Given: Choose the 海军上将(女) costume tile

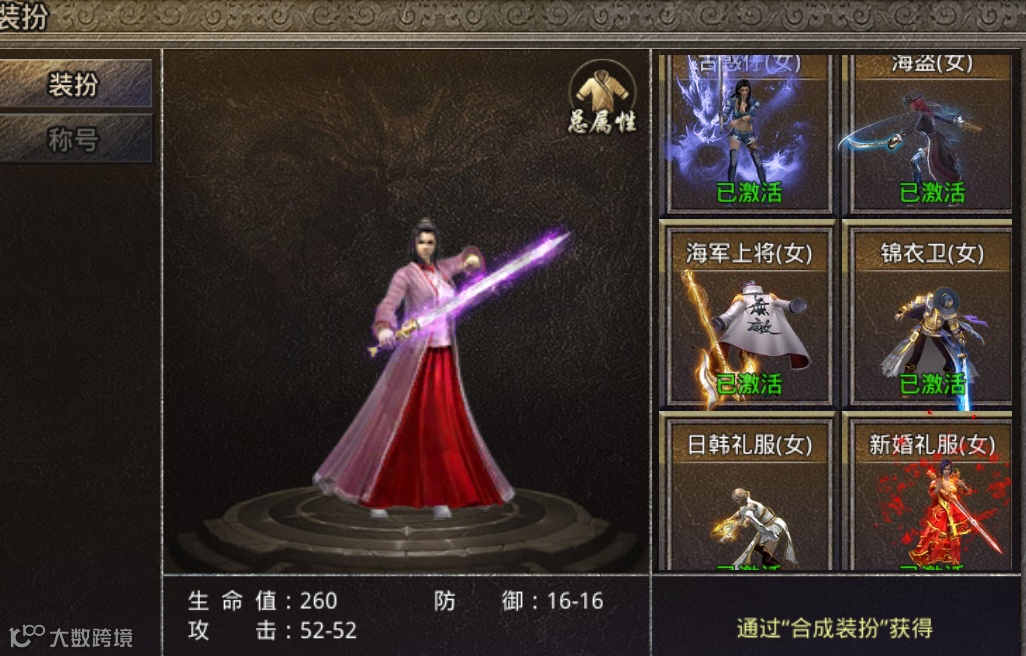Looking at the screenshot, I should pos(748,315).
